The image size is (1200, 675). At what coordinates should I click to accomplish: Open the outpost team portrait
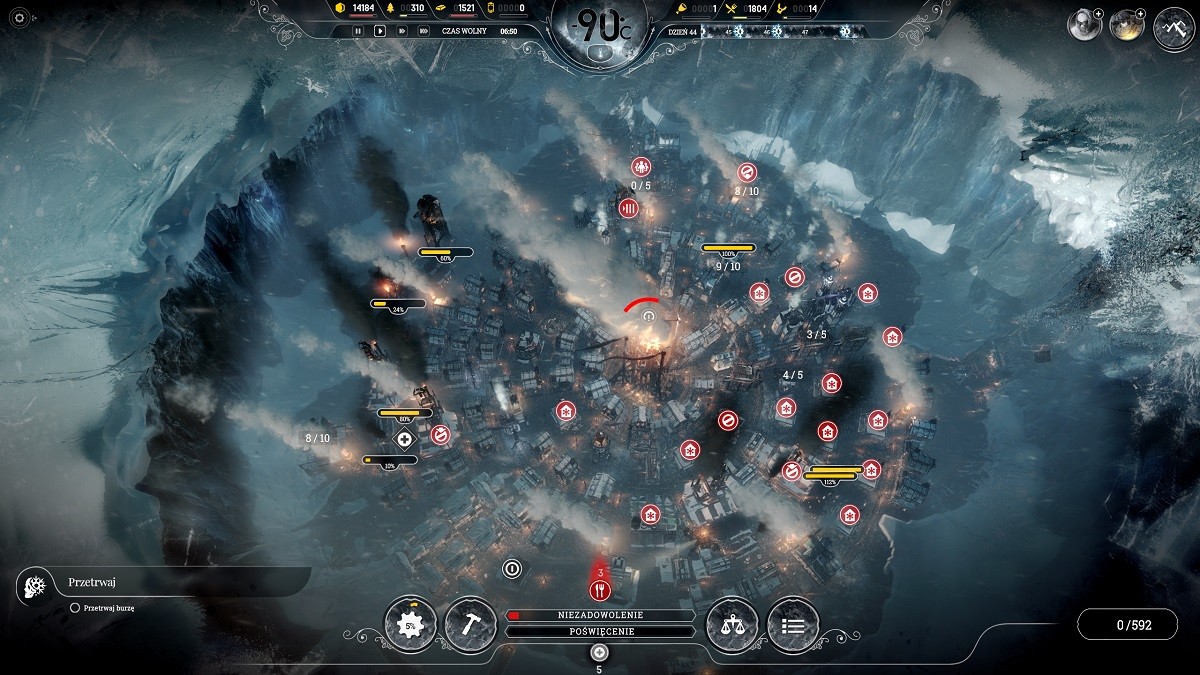pyautogui.click(x=1127, y=25)
